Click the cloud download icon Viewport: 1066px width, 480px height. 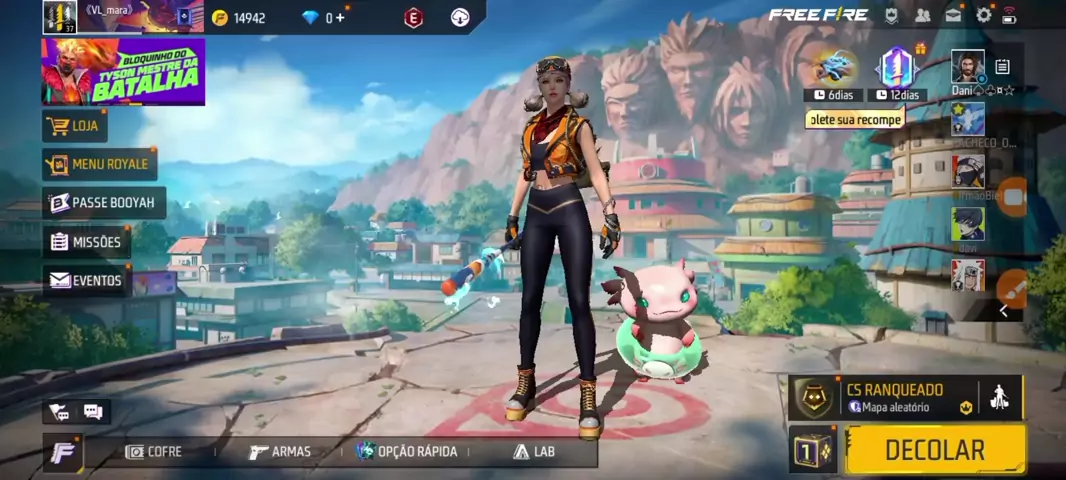(461, 17)
